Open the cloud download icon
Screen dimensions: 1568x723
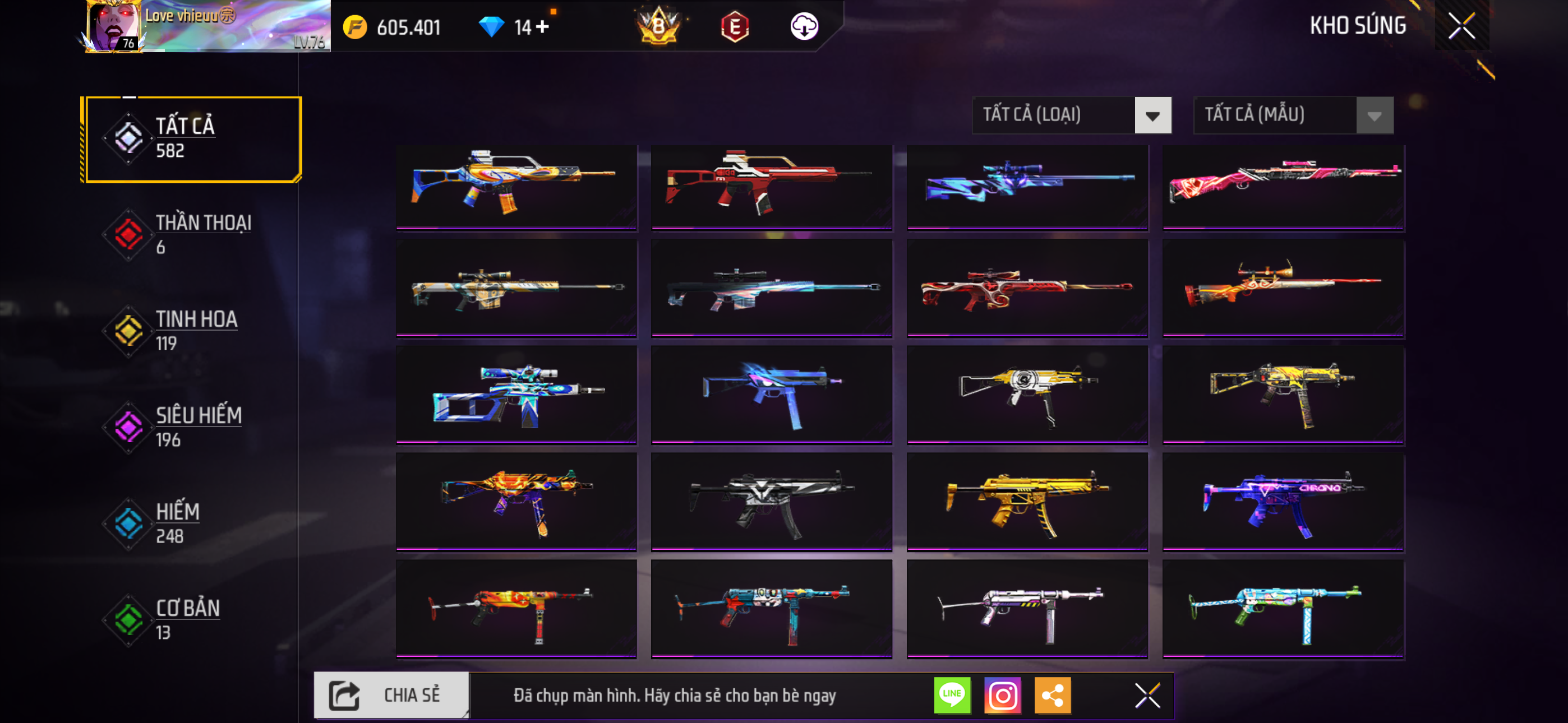coord(804,26)
